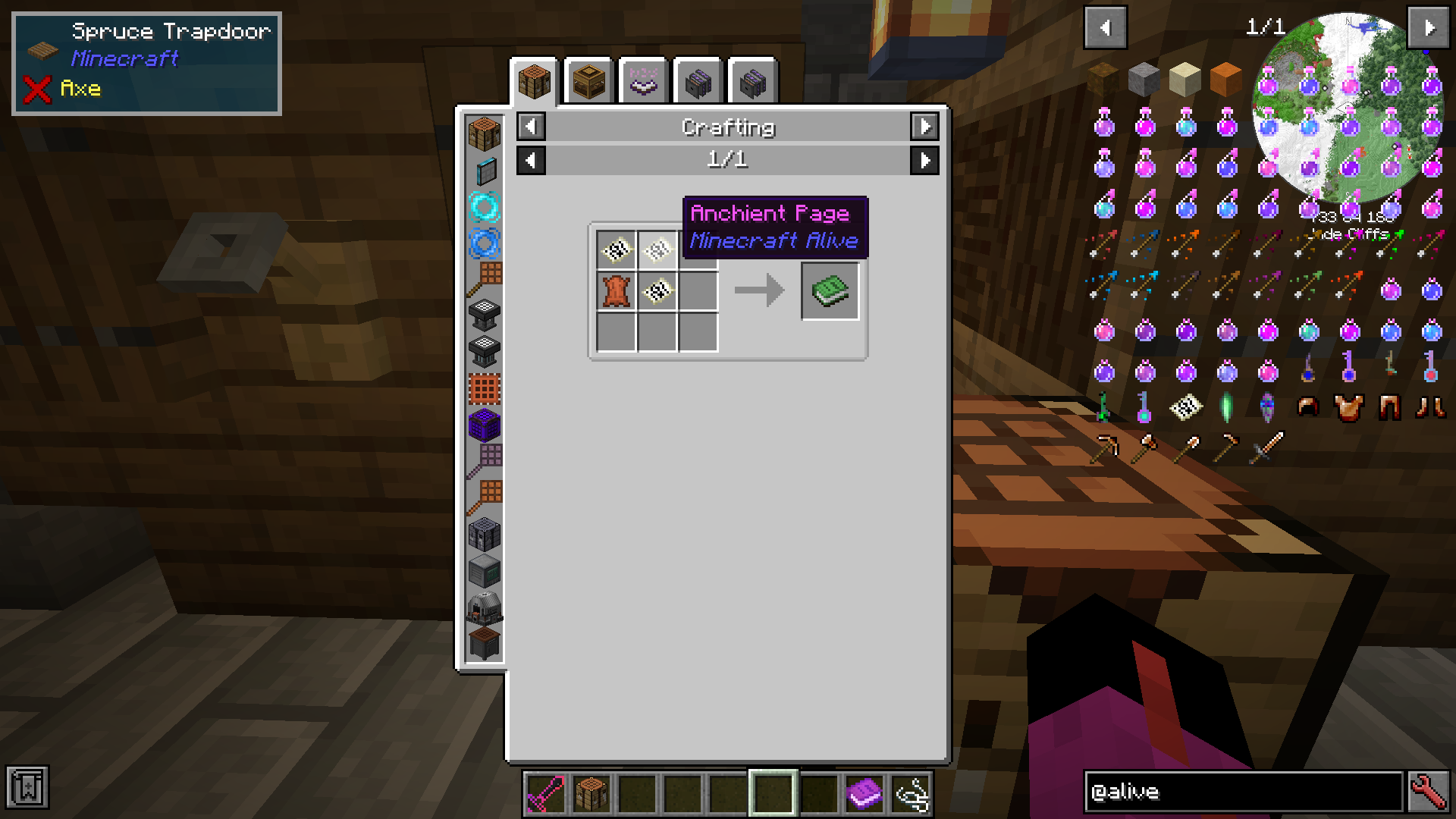Toggle the first purple hopper-style recipe tab
The height and width of the screenshot is (819, 1456).
tap(698, 81)
